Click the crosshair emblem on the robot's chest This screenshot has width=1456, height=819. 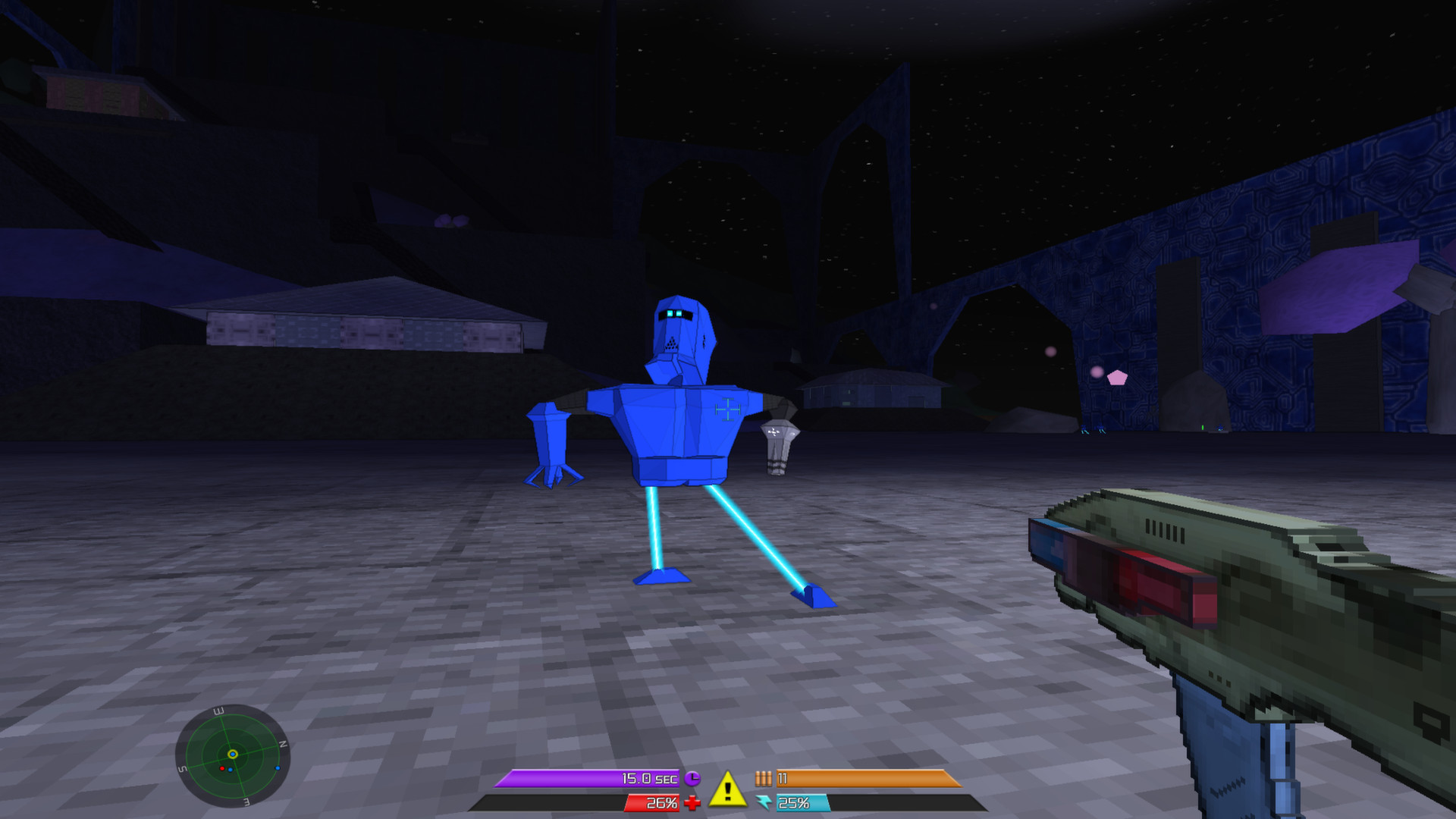tap(728, 409)
